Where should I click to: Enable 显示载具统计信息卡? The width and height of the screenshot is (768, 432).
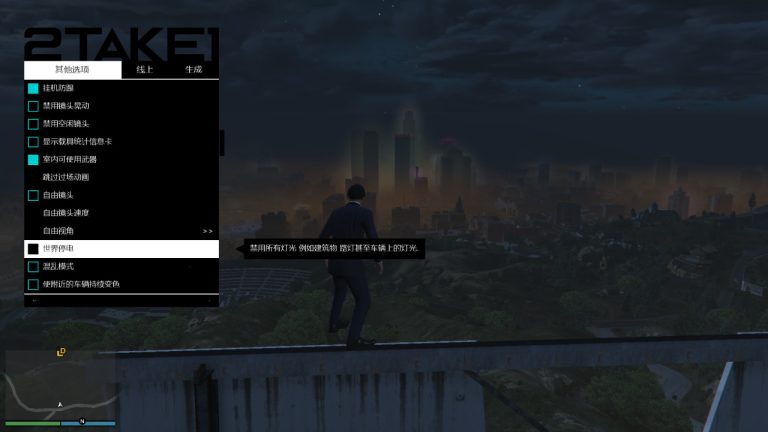(33, 142)
